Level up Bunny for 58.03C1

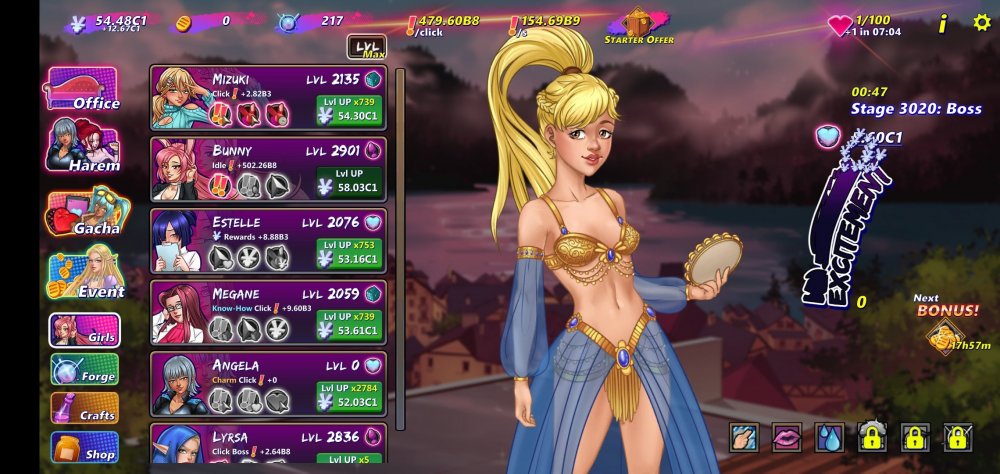[x=350, y=180]
